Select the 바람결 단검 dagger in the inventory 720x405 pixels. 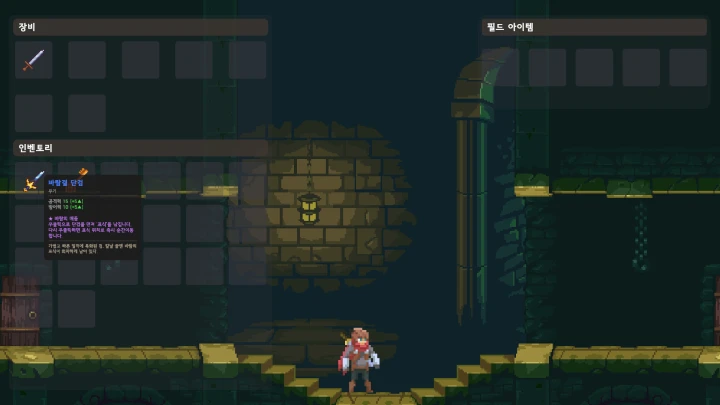pyautogui.click(x=33, y=181)
